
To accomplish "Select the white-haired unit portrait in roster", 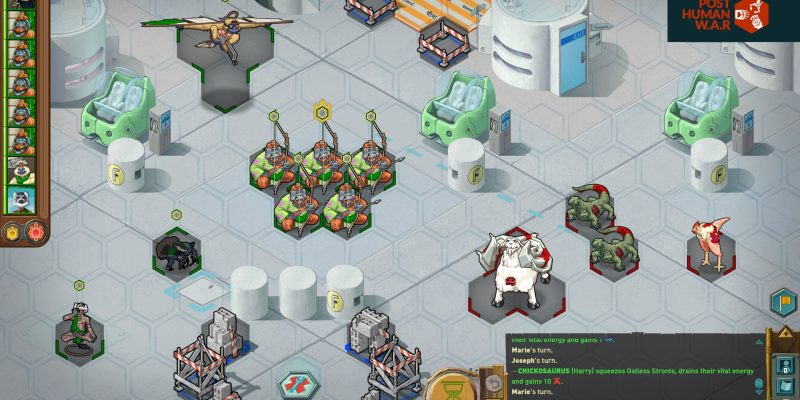I will coord(21,169).
